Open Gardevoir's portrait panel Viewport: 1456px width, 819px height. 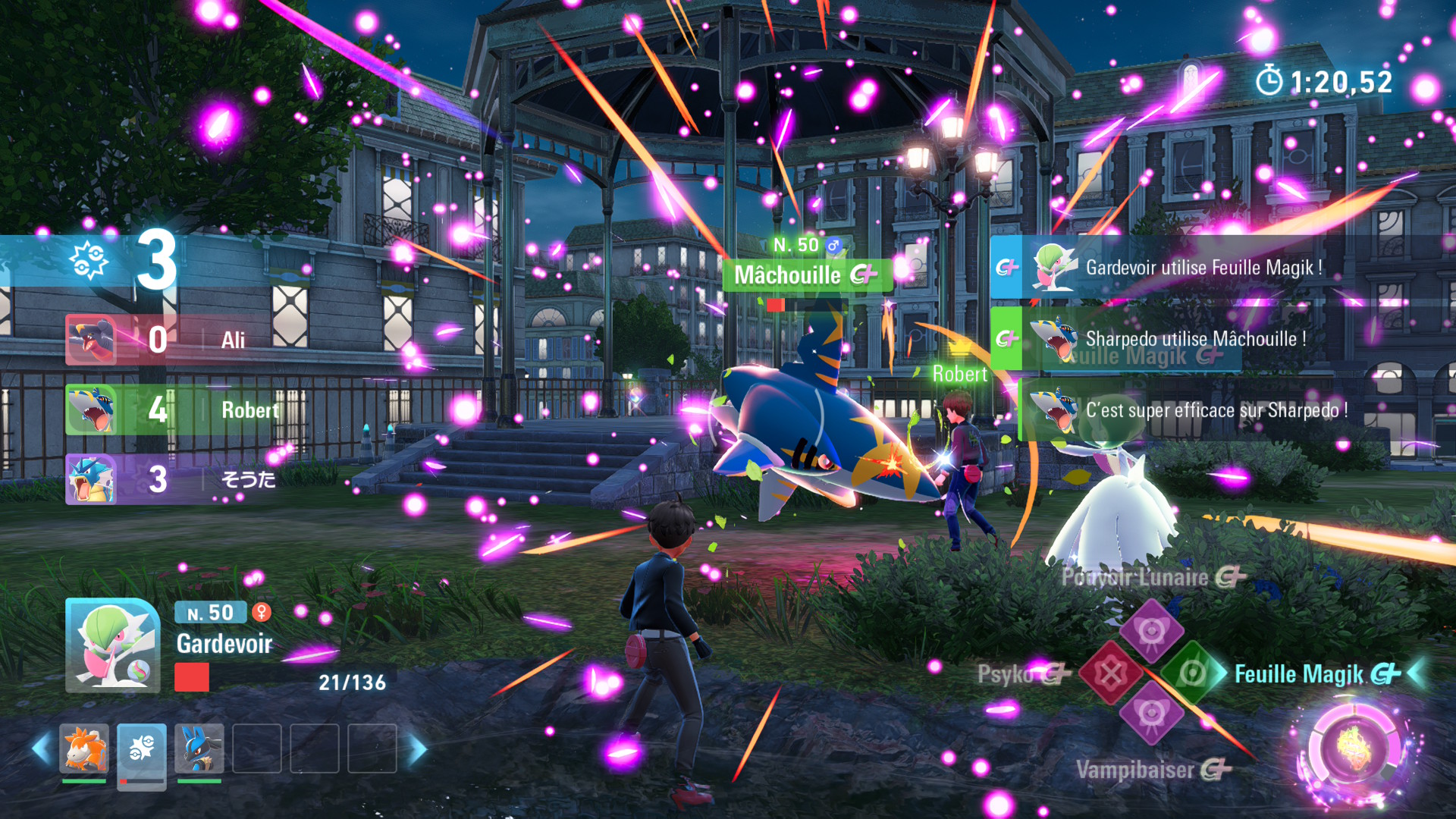(113, 645)
